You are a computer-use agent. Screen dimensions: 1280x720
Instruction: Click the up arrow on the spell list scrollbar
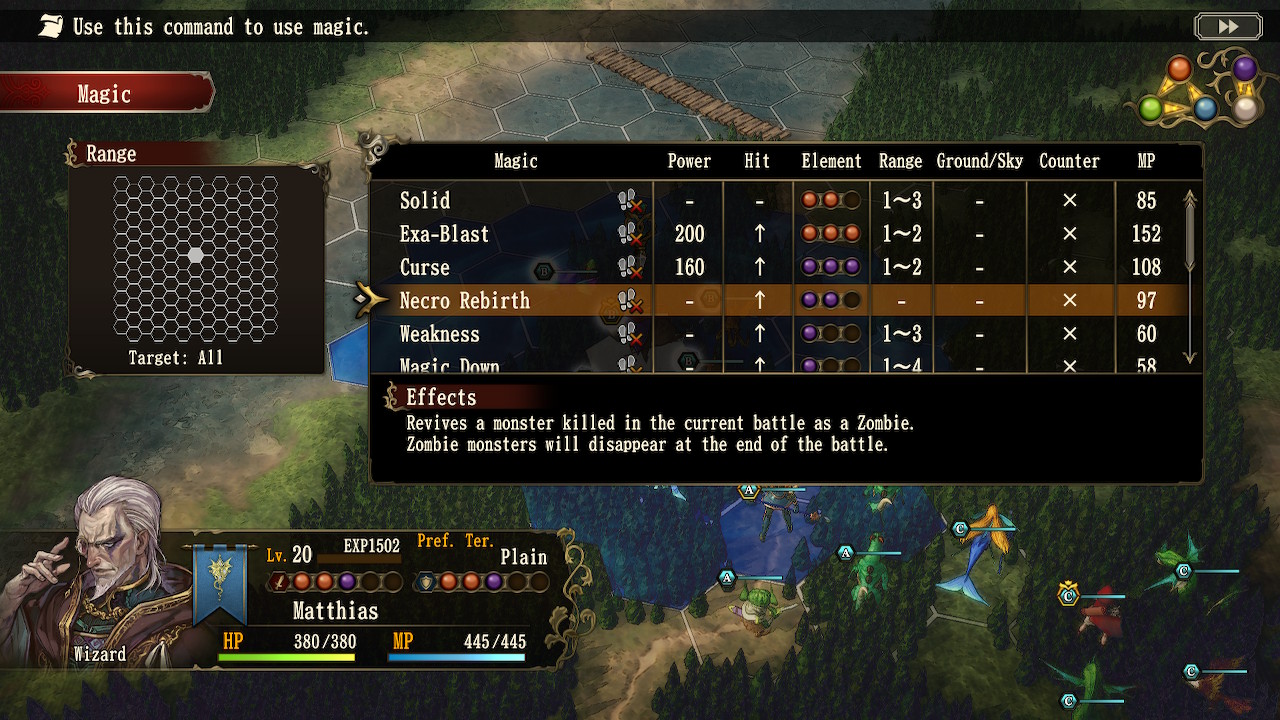coord(1190,195)
